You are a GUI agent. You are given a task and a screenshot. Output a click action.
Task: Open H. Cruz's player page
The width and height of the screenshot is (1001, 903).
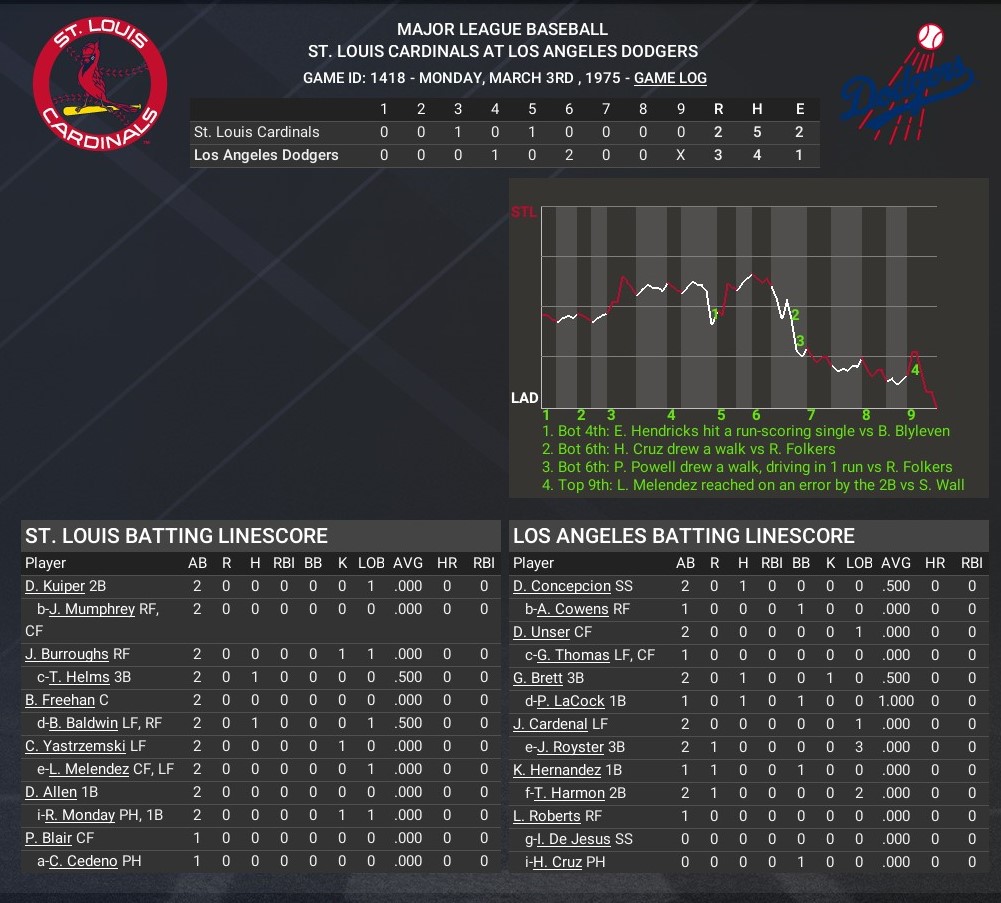coord(557,862)
